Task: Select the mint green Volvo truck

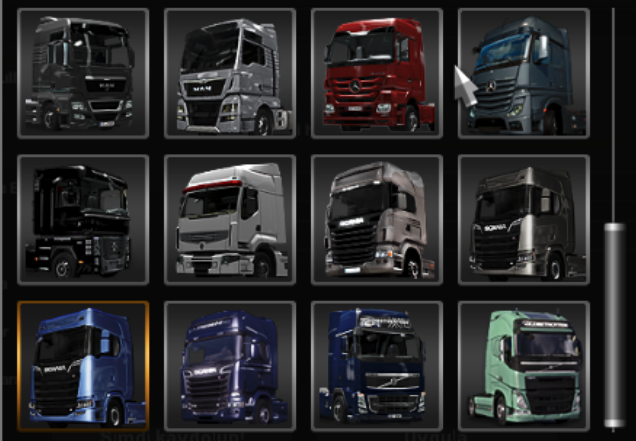Action: pos(523,366)
